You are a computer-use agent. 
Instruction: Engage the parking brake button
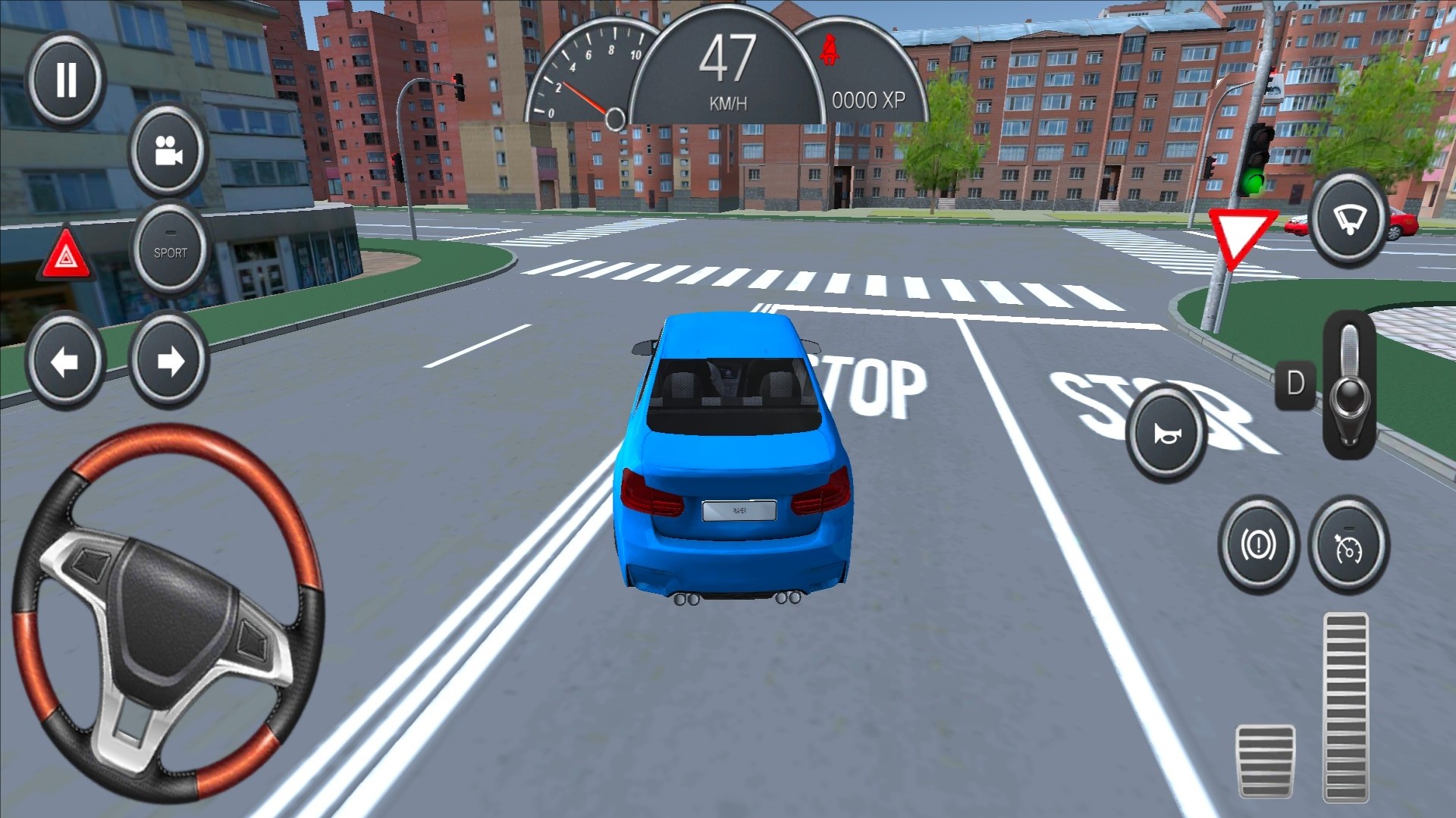1258,544
